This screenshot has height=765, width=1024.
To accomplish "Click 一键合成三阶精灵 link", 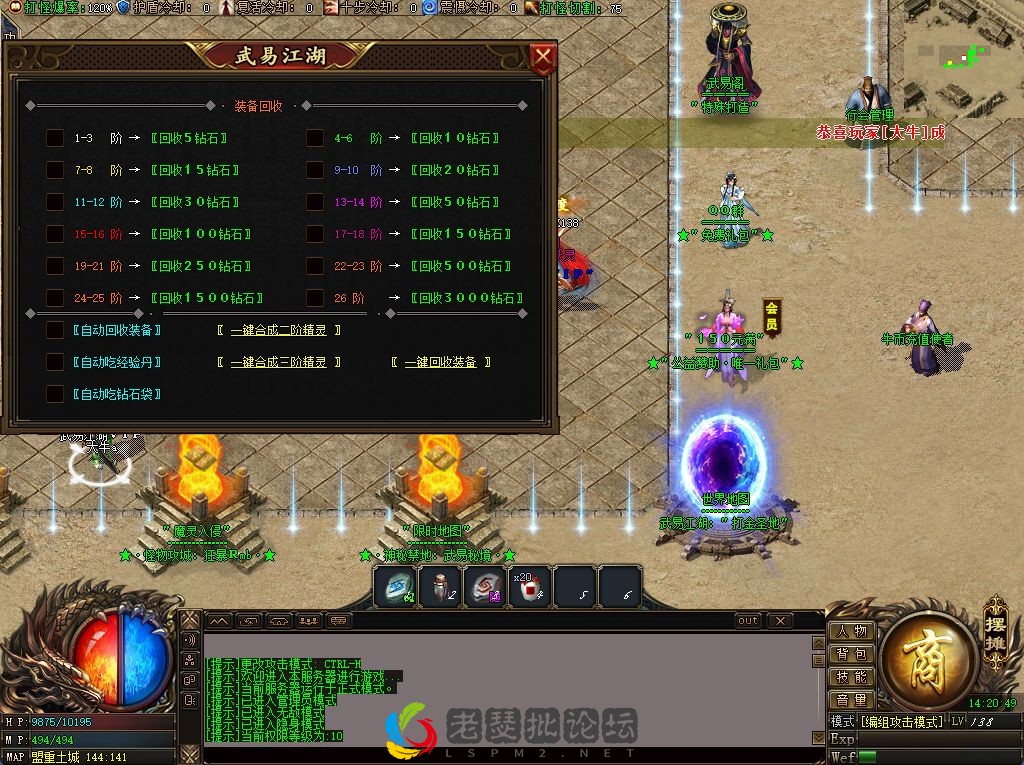I will [279, 363].
